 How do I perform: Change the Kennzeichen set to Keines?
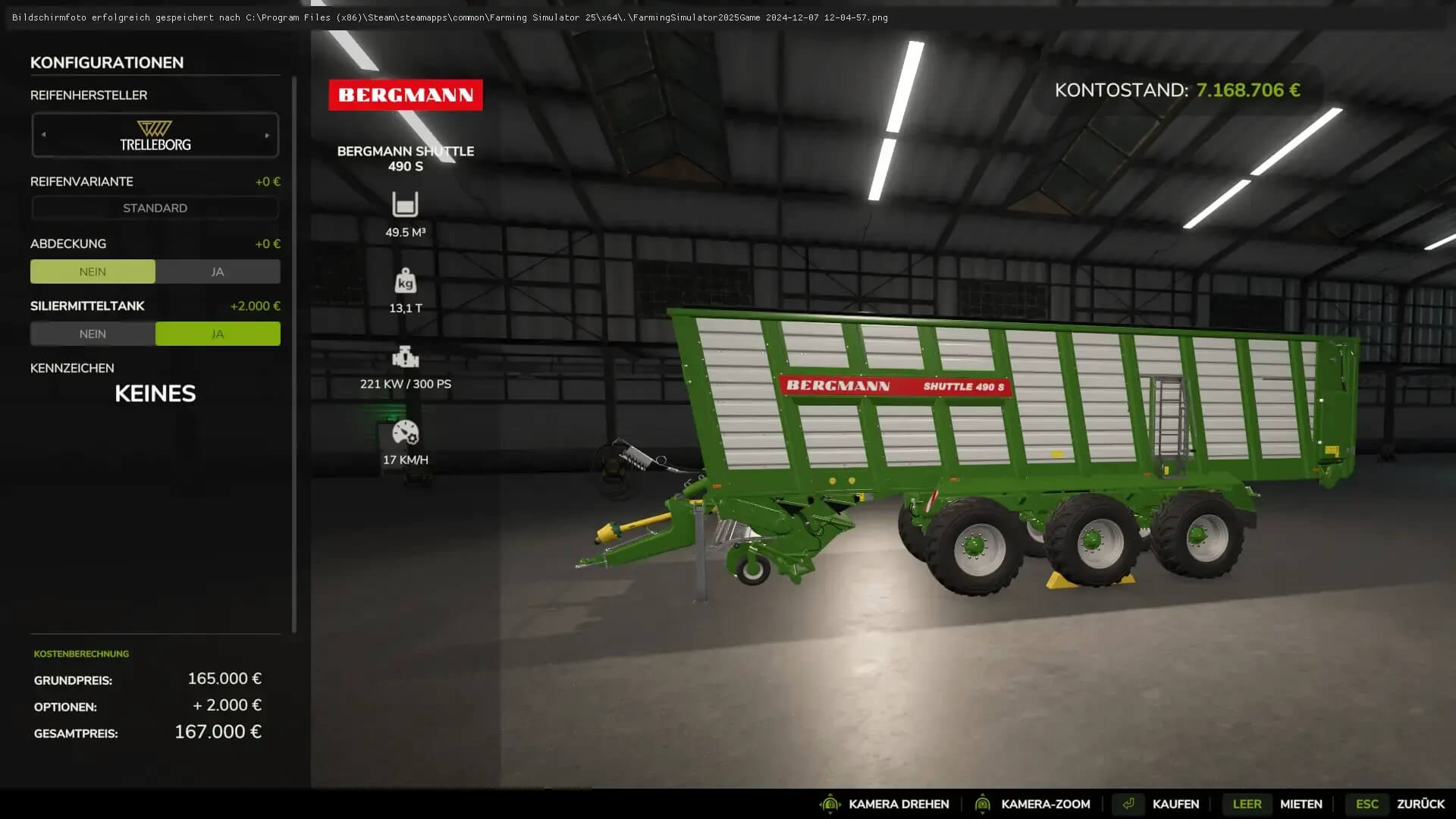(155, 394)
